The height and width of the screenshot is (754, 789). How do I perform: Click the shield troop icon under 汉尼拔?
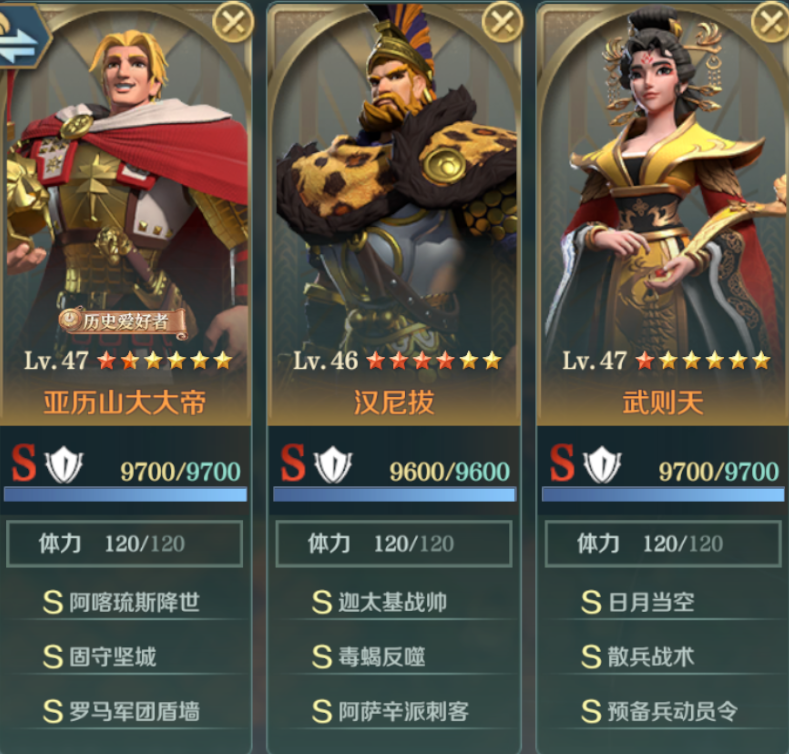(x=333, y=466)
